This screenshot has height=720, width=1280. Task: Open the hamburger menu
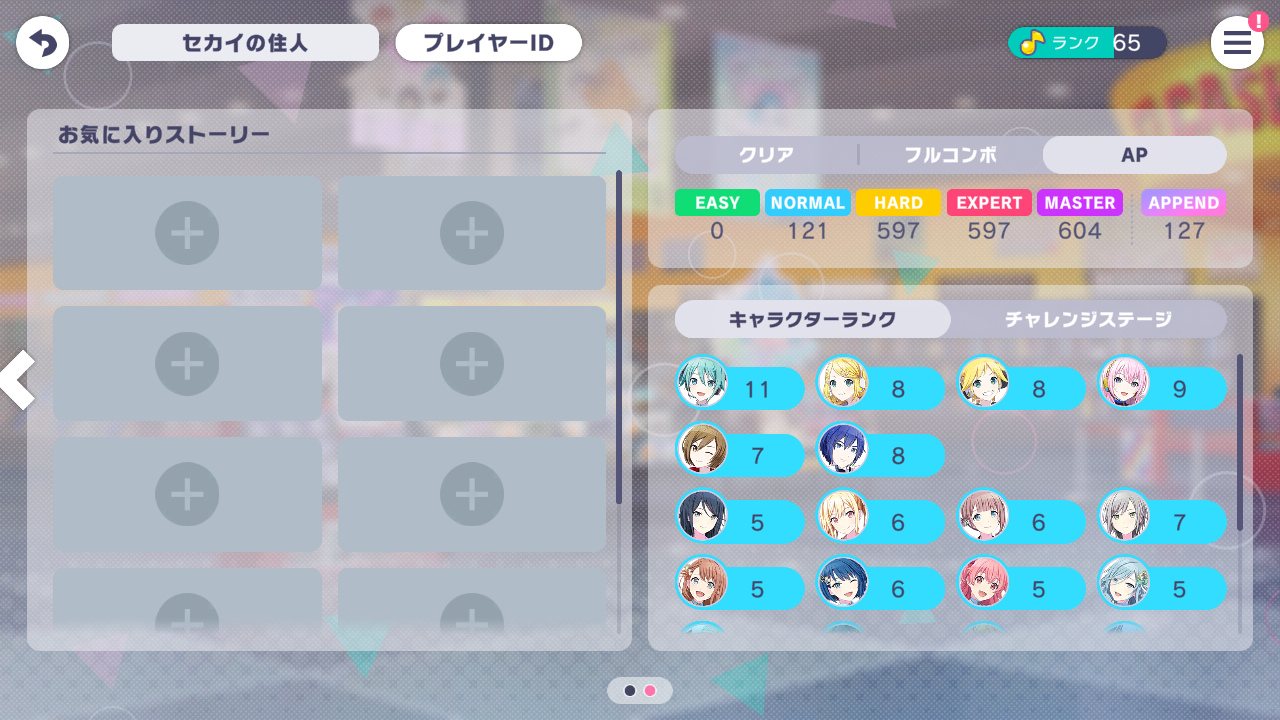pyautogui.click(x=1237, y=42)
